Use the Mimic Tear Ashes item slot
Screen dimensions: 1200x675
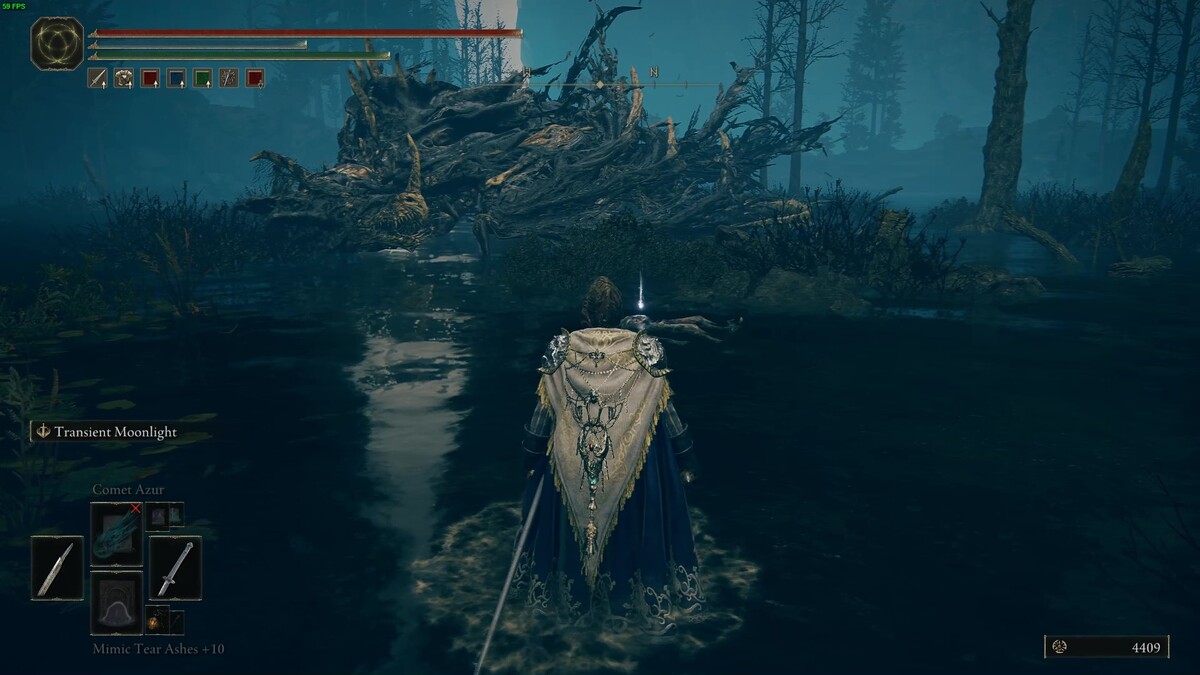tap(117, 602)
